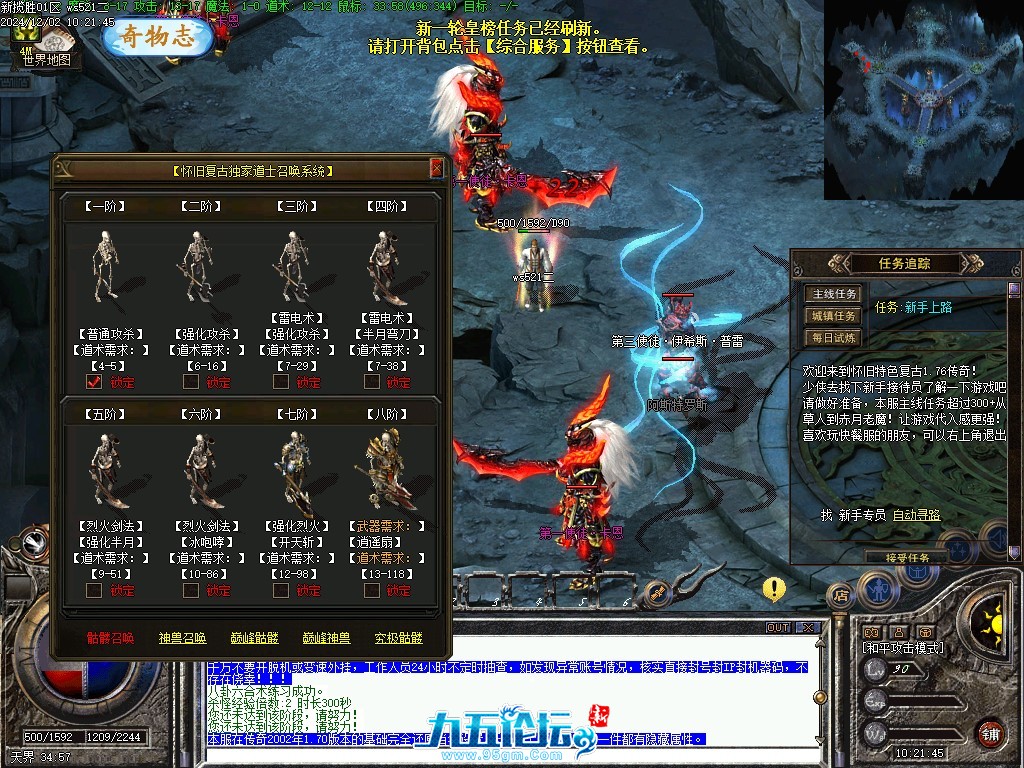Choose the 城镇任务 quest category
Screen dimensions: 1024x768
coord(833,316)
